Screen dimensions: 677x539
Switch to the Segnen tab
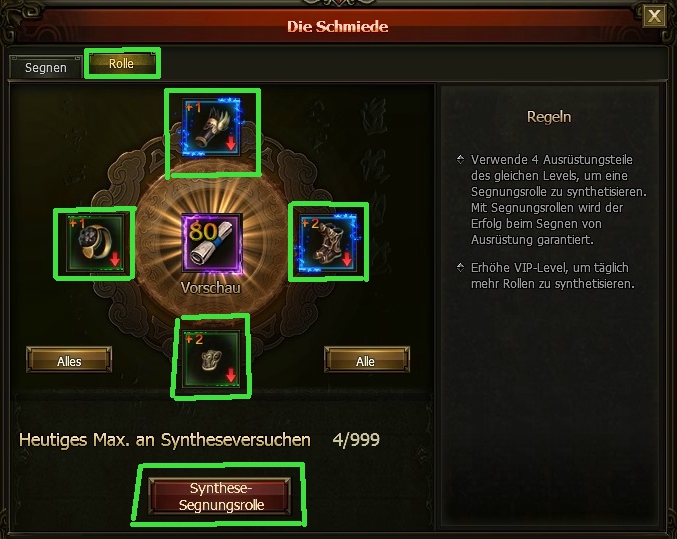click(x=46, y=67)
